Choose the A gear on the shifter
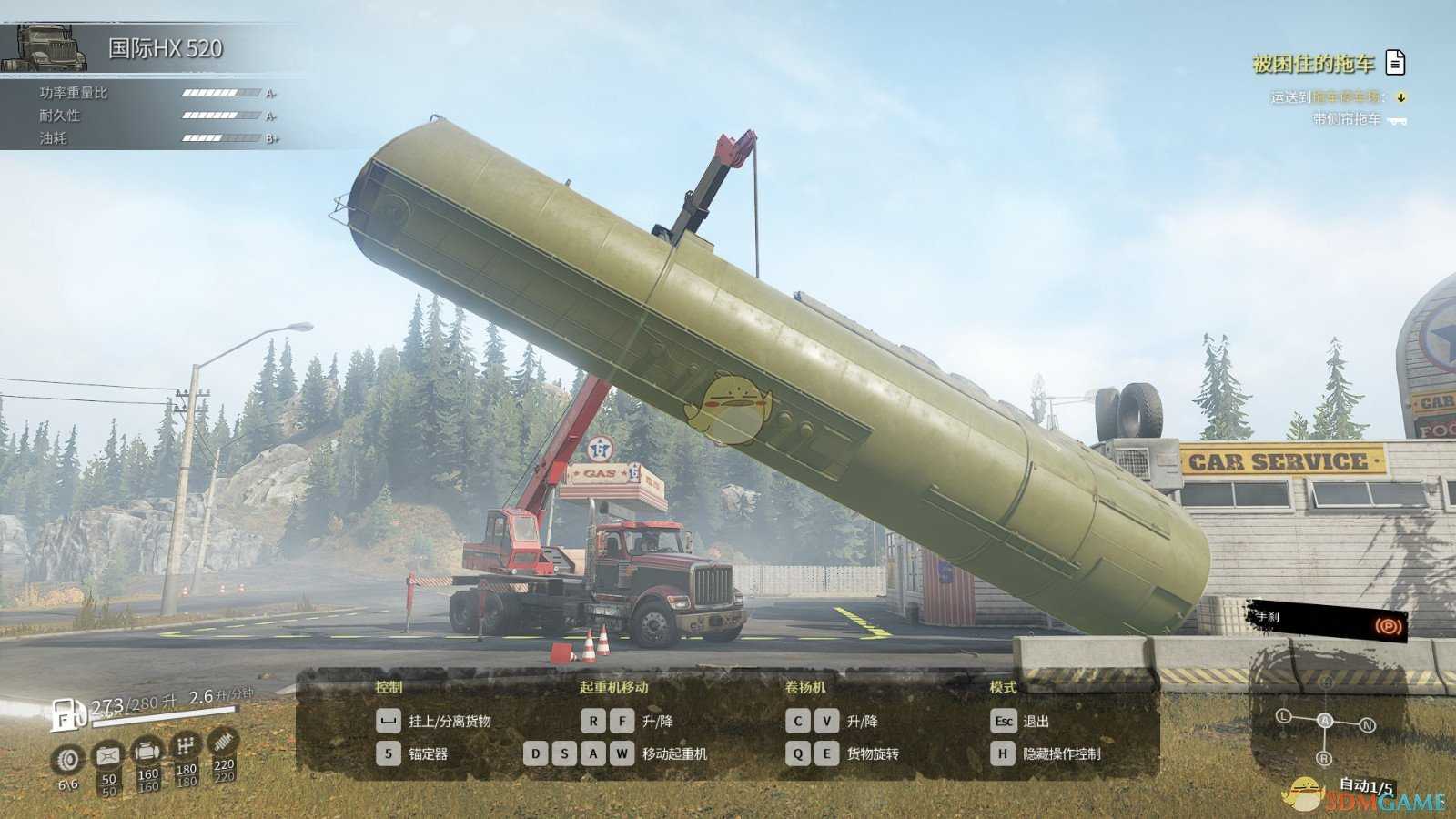The height and width of the screenshot is (819, 1456). click(x=1325, y=720)
